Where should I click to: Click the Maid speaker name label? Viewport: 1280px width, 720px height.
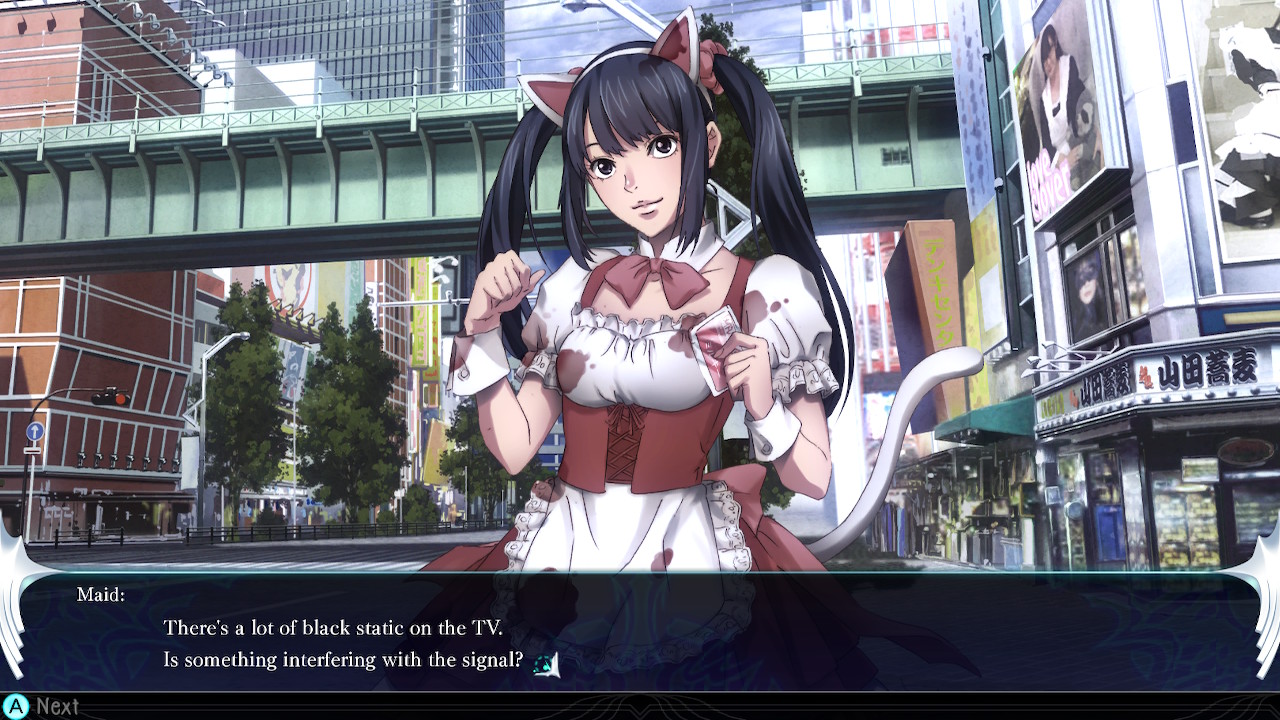pyautogui.click(x=101, y=594)
